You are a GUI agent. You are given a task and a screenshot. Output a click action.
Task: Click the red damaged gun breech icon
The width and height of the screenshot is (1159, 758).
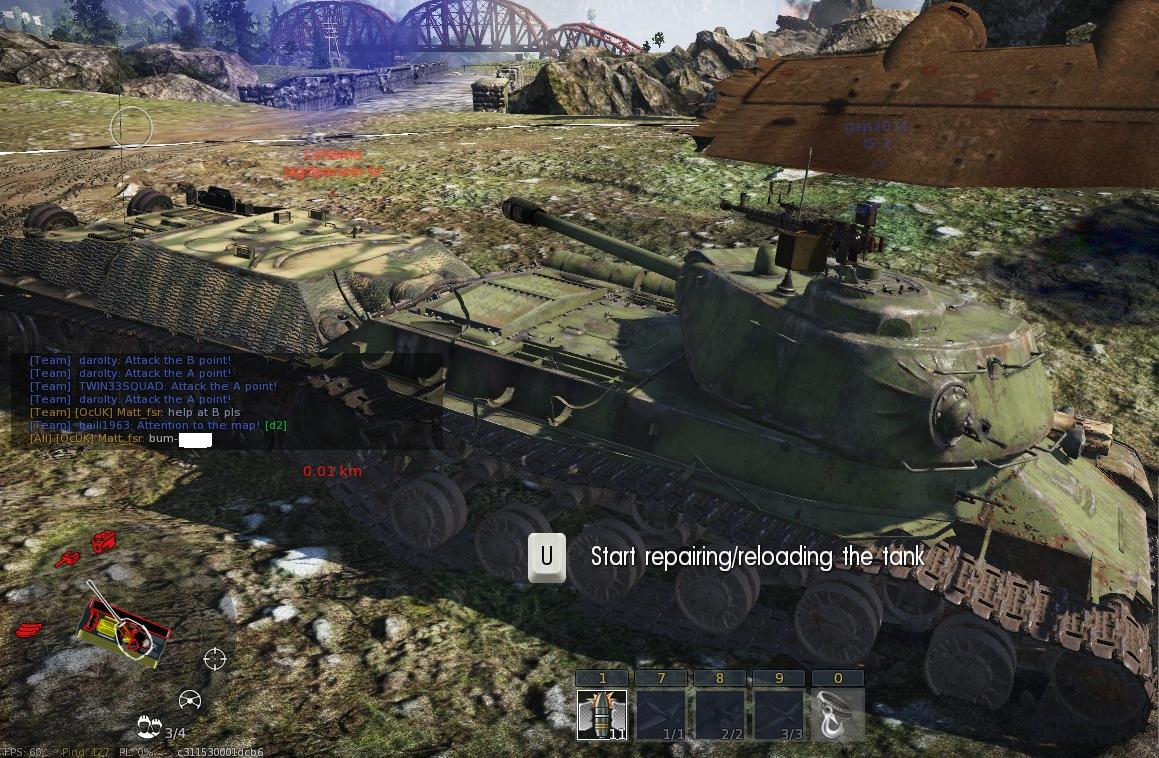68,559
